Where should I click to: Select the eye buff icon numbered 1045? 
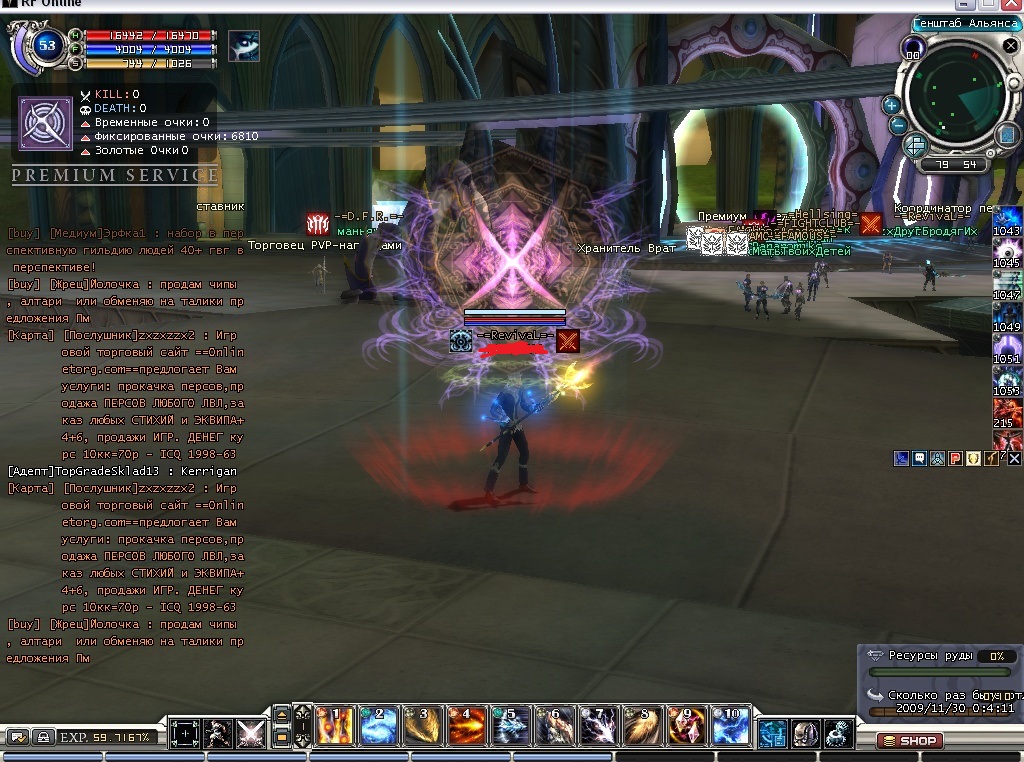pos(1006,252)
